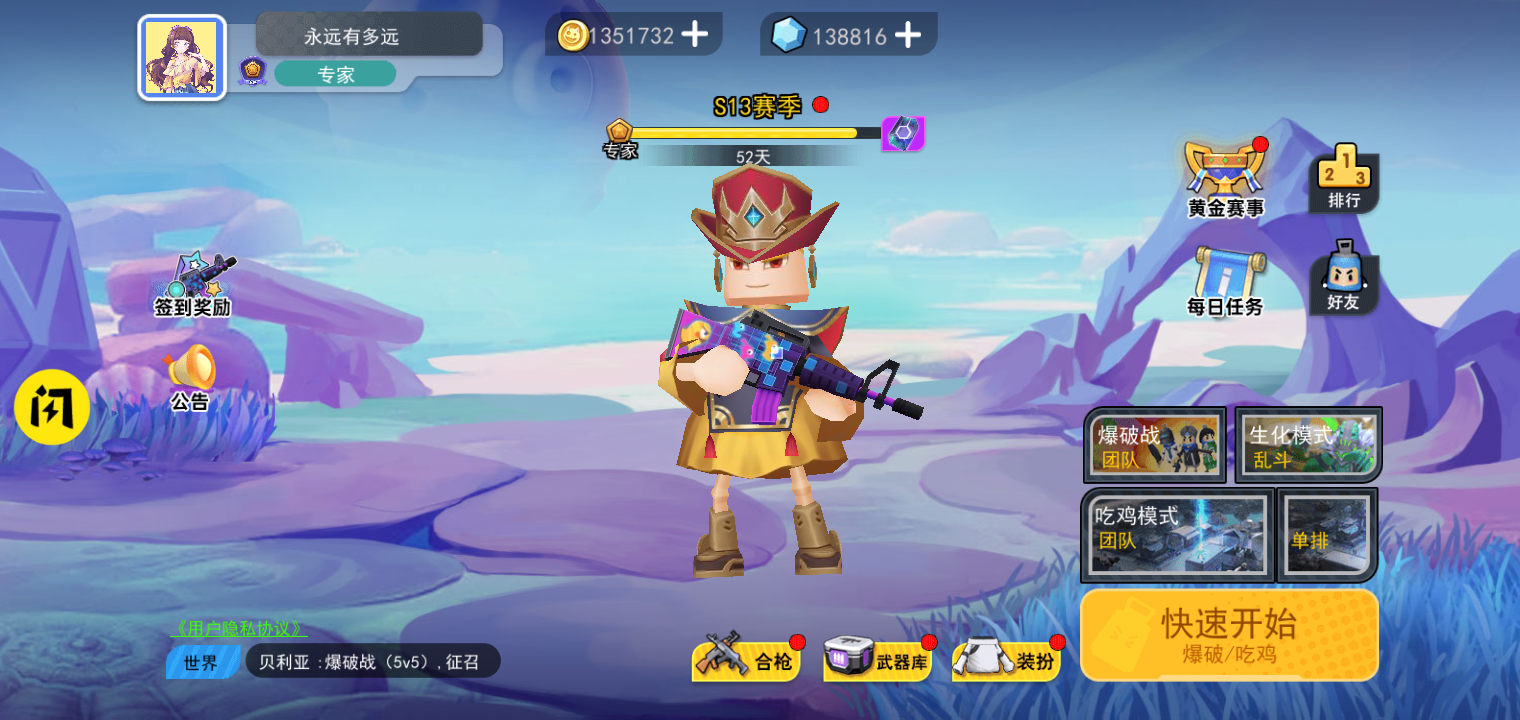1520x720 pixels.
Task: Add more blue diamonds
Action: (x=908, y=36)
